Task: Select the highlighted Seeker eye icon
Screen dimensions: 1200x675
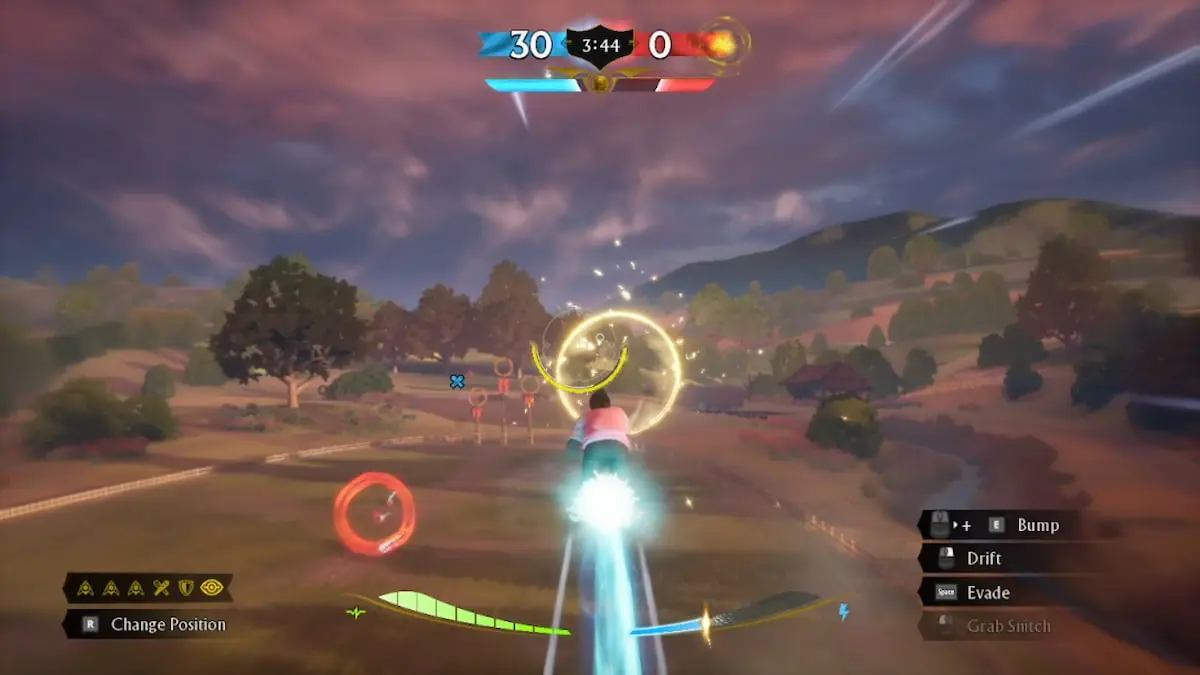Action: [211, 588]
